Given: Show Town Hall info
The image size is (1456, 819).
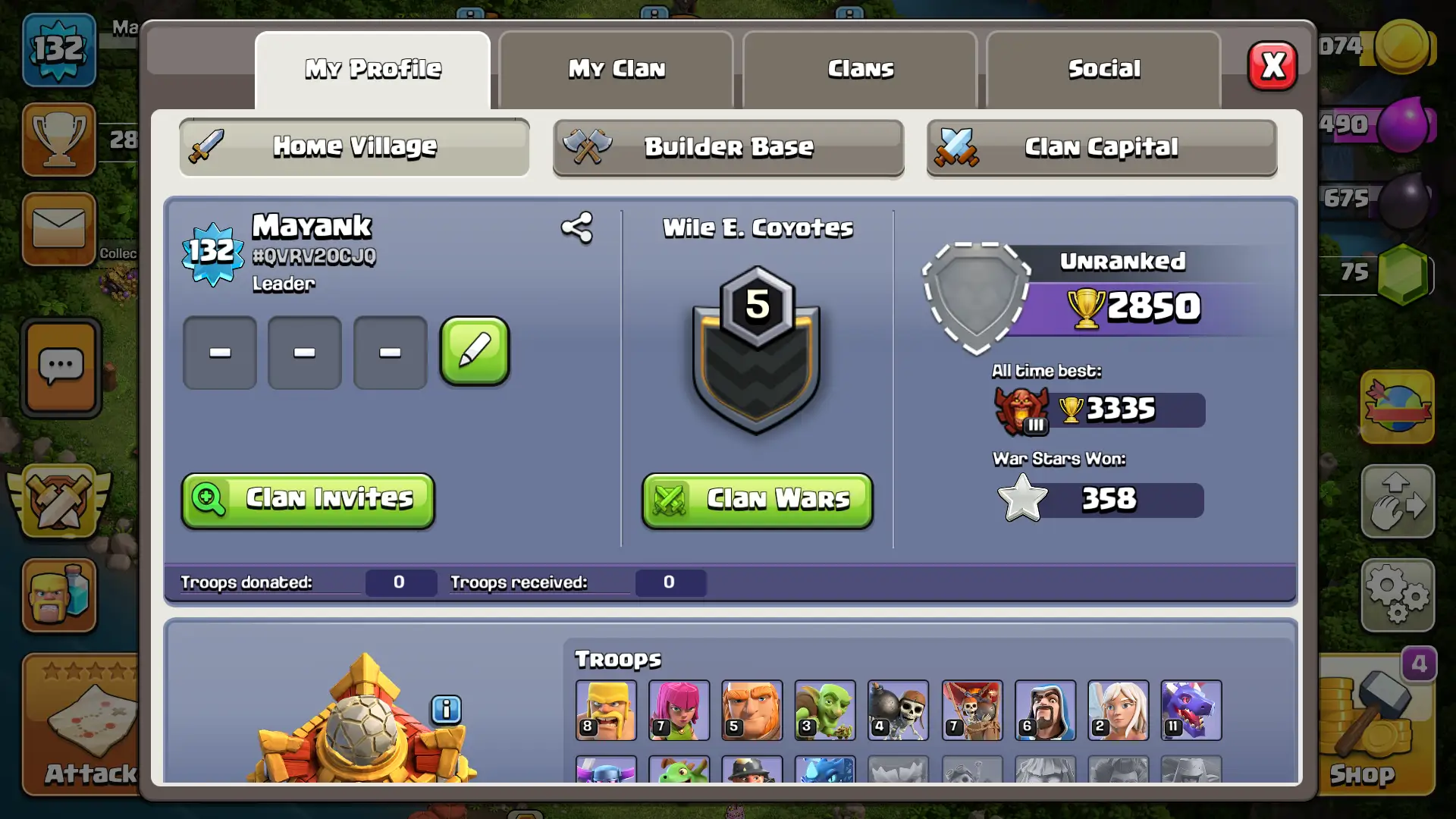Looking at the screenshot, I should tap(446, 710).
